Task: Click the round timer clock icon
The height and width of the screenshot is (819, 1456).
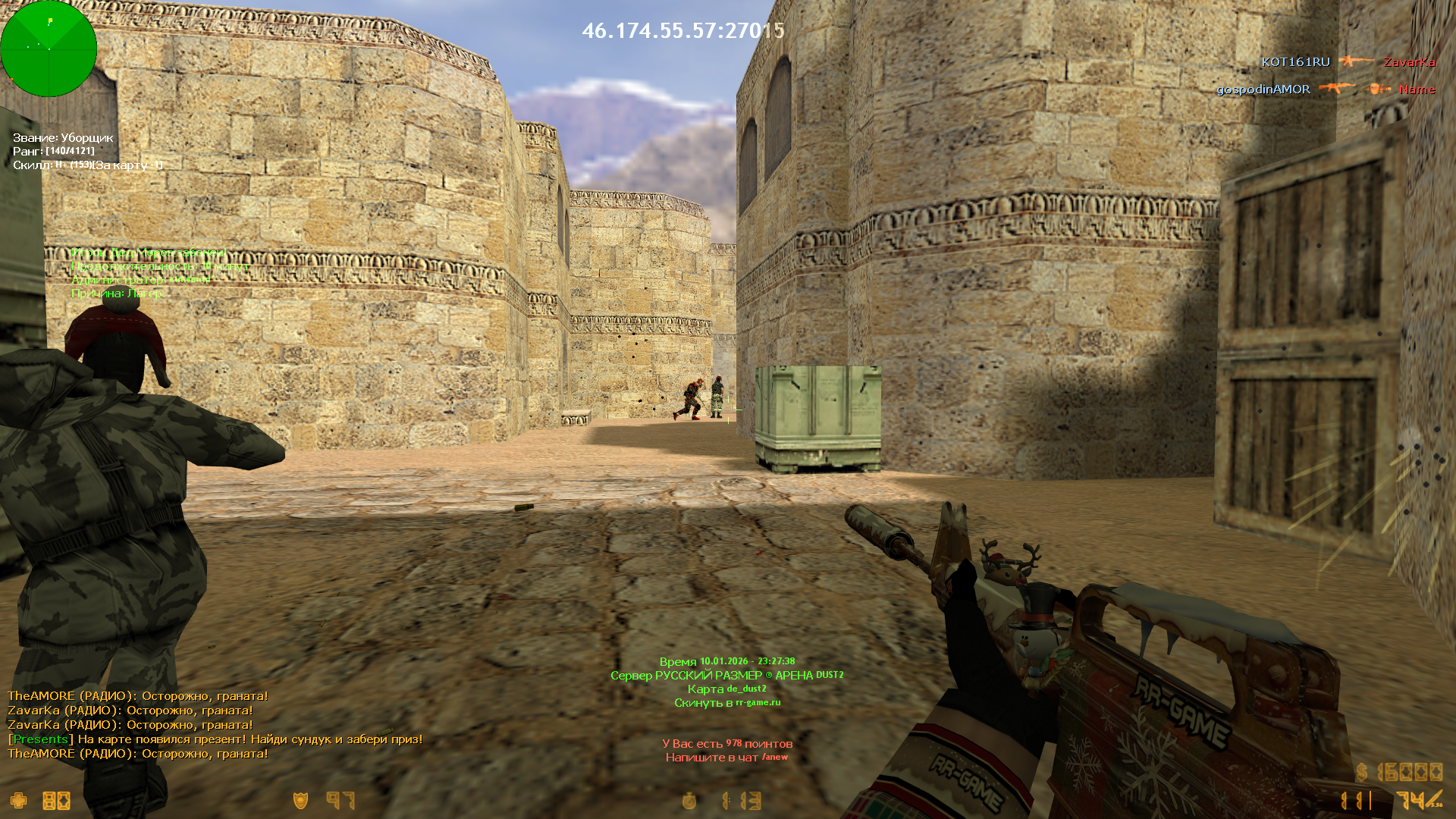Action: pyautogui.click(x=689, y=801)
